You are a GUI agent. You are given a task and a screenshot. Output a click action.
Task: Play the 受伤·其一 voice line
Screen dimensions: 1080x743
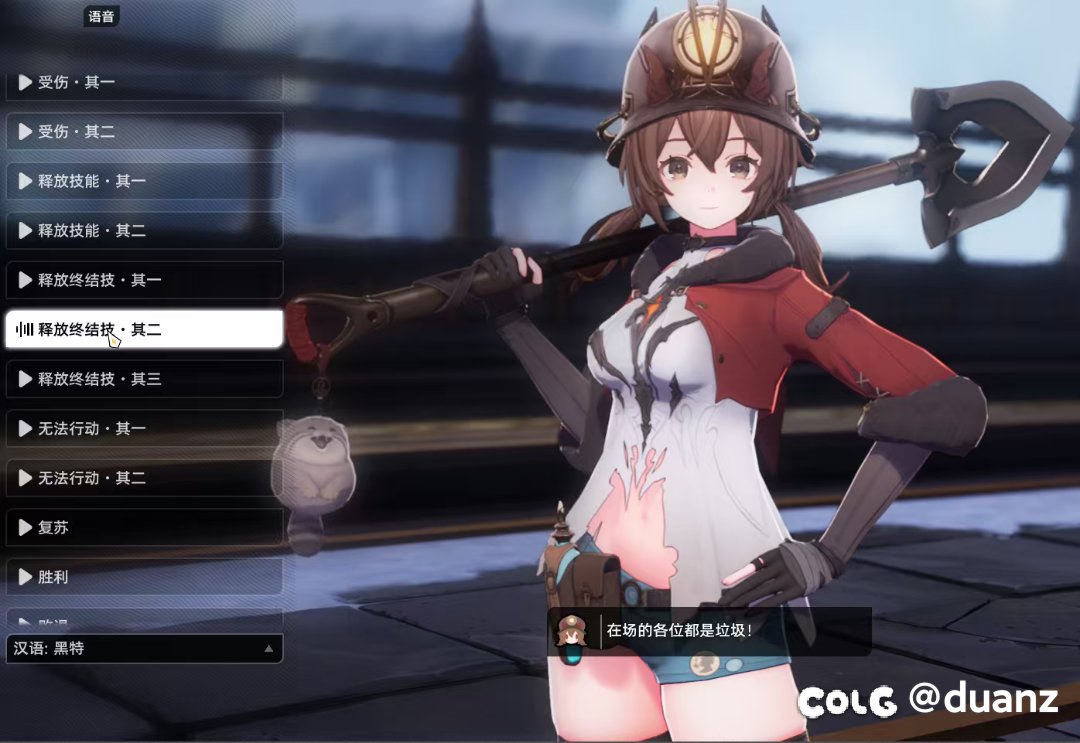tap(144, 82)
